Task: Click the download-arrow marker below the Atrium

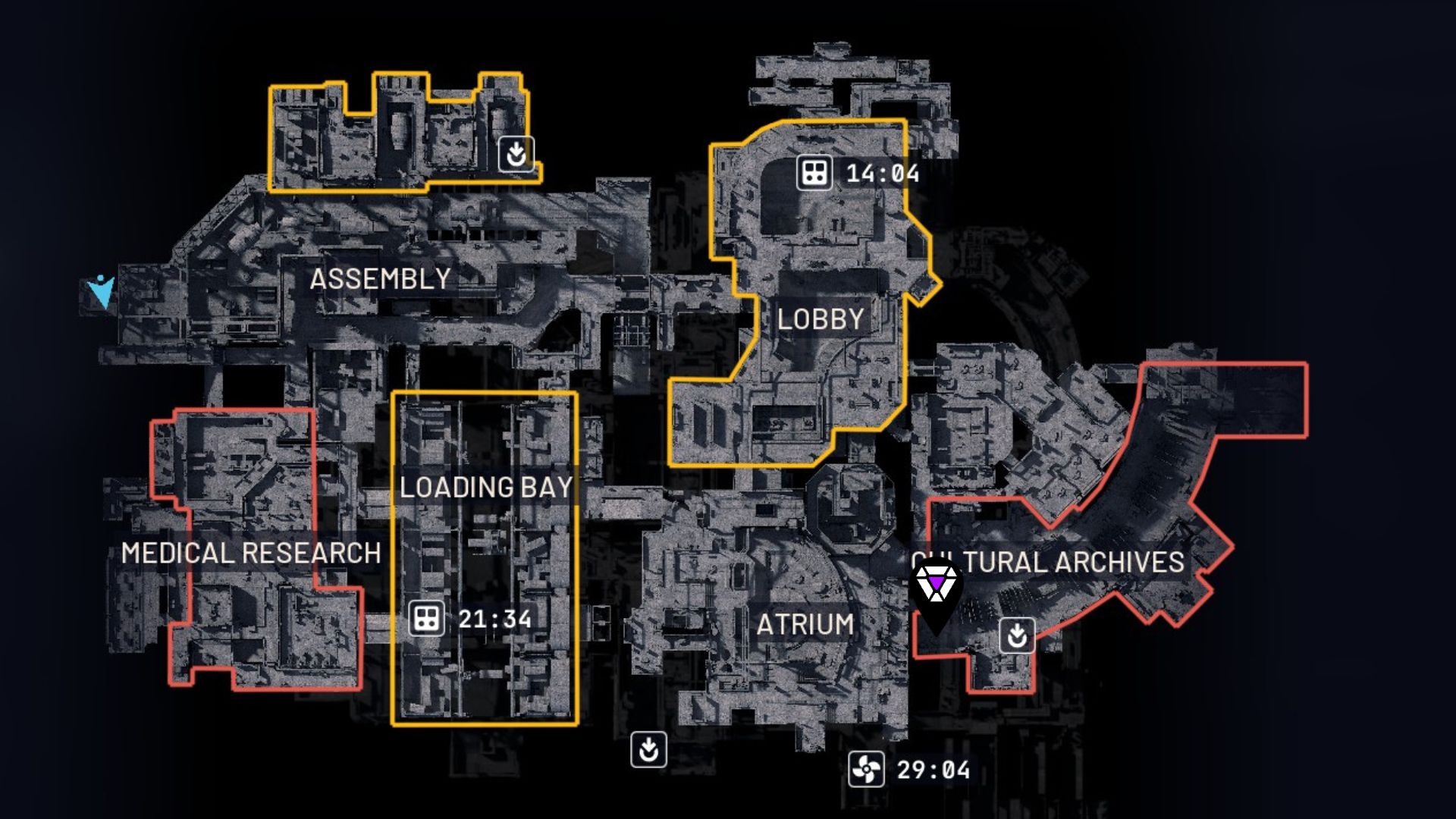Action: [x=648, y=750]
